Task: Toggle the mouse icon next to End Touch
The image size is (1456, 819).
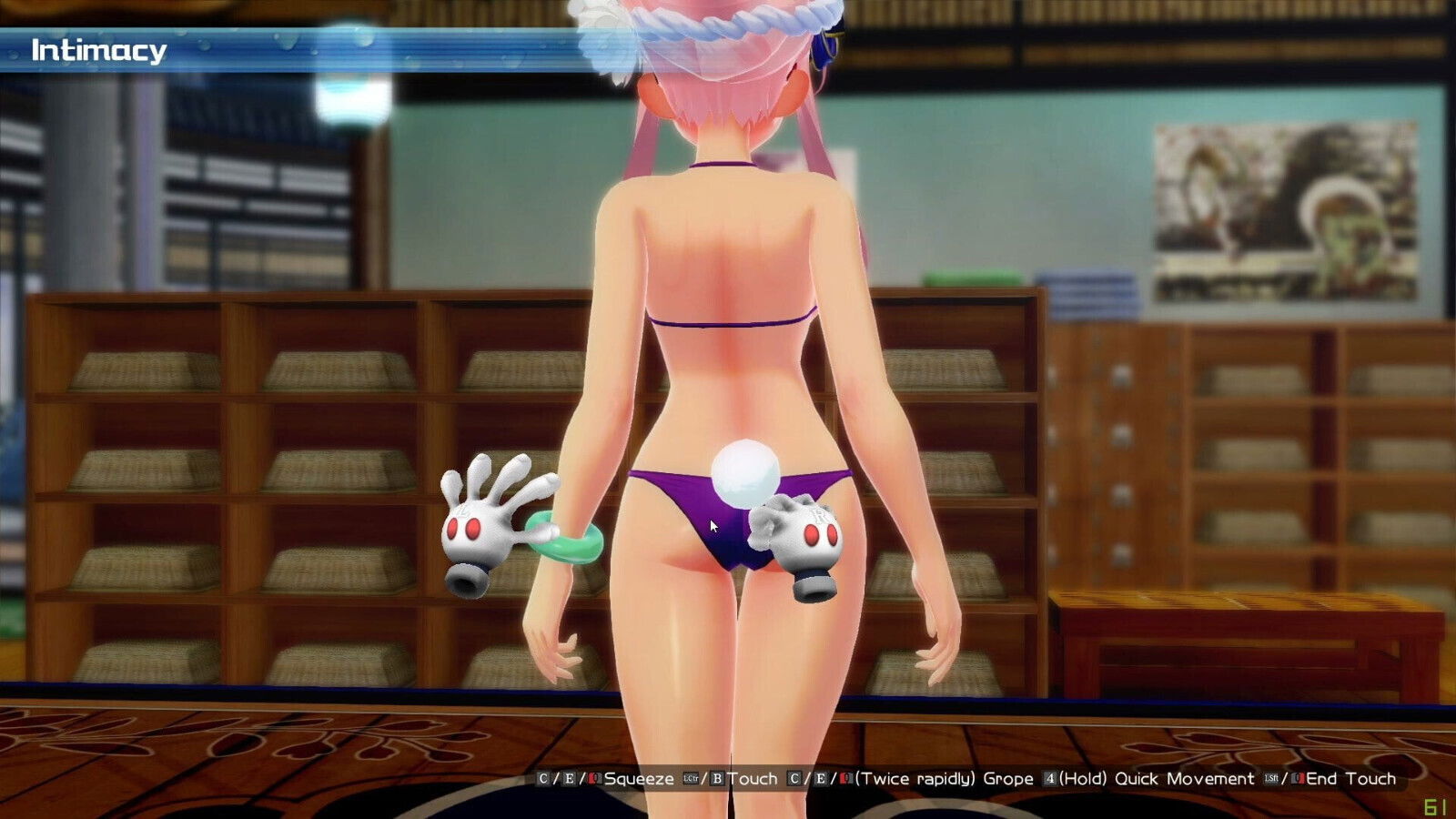Action: (x=1300, y=779)
